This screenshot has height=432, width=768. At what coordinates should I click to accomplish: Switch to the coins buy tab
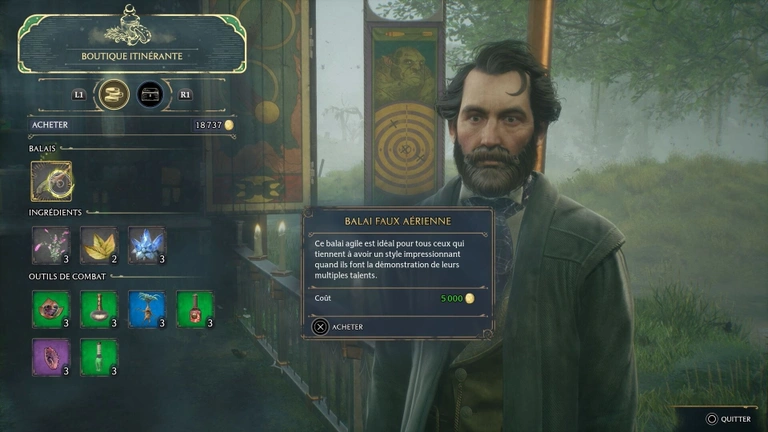(114, 94)
